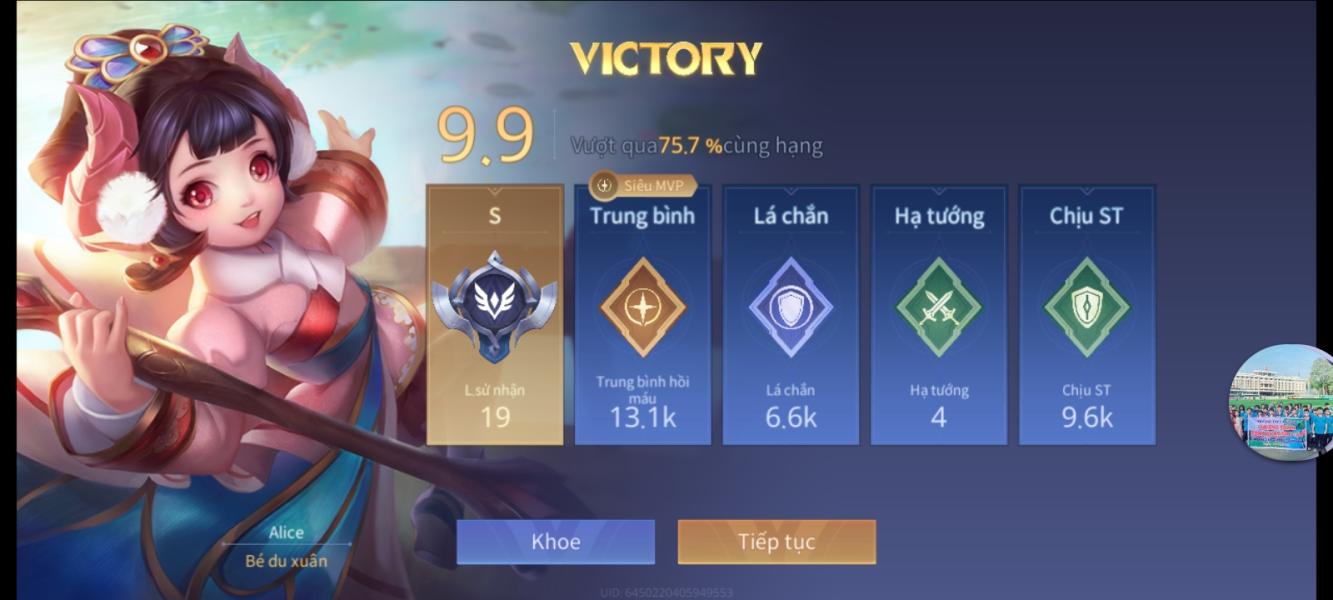The width and height of the screenshot is (1333, 600).
Task: Tap the Siêu MVP badge
Action: point(643,185)
